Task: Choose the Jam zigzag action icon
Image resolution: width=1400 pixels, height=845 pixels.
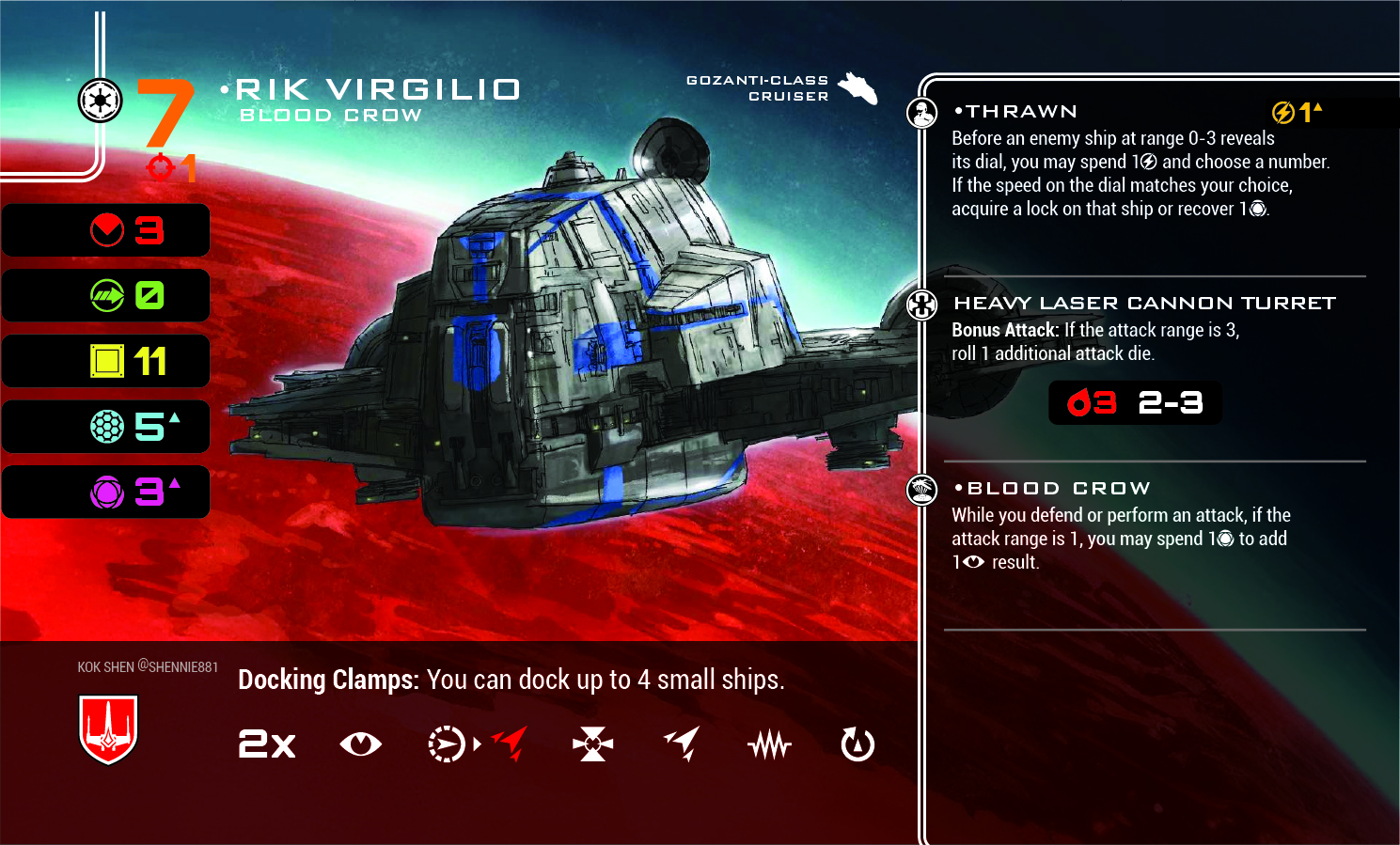Action: pos(770,745)
